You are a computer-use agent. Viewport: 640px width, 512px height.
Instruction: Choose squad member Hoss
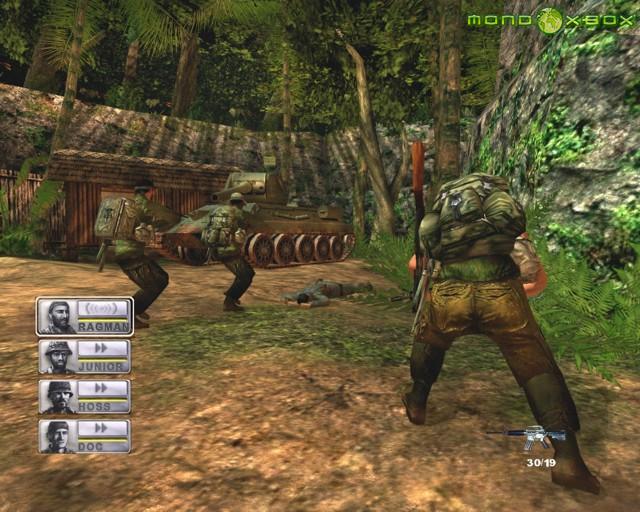(84, 396)
